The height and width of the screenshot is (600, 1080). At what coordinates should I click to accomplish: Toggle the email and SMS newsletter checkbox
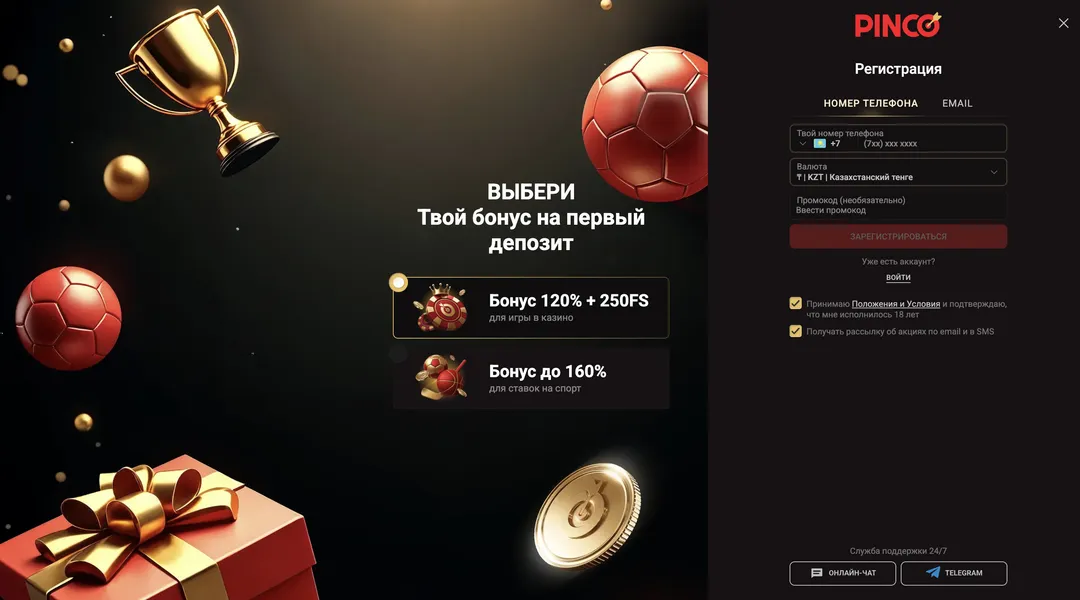(796, 331)
